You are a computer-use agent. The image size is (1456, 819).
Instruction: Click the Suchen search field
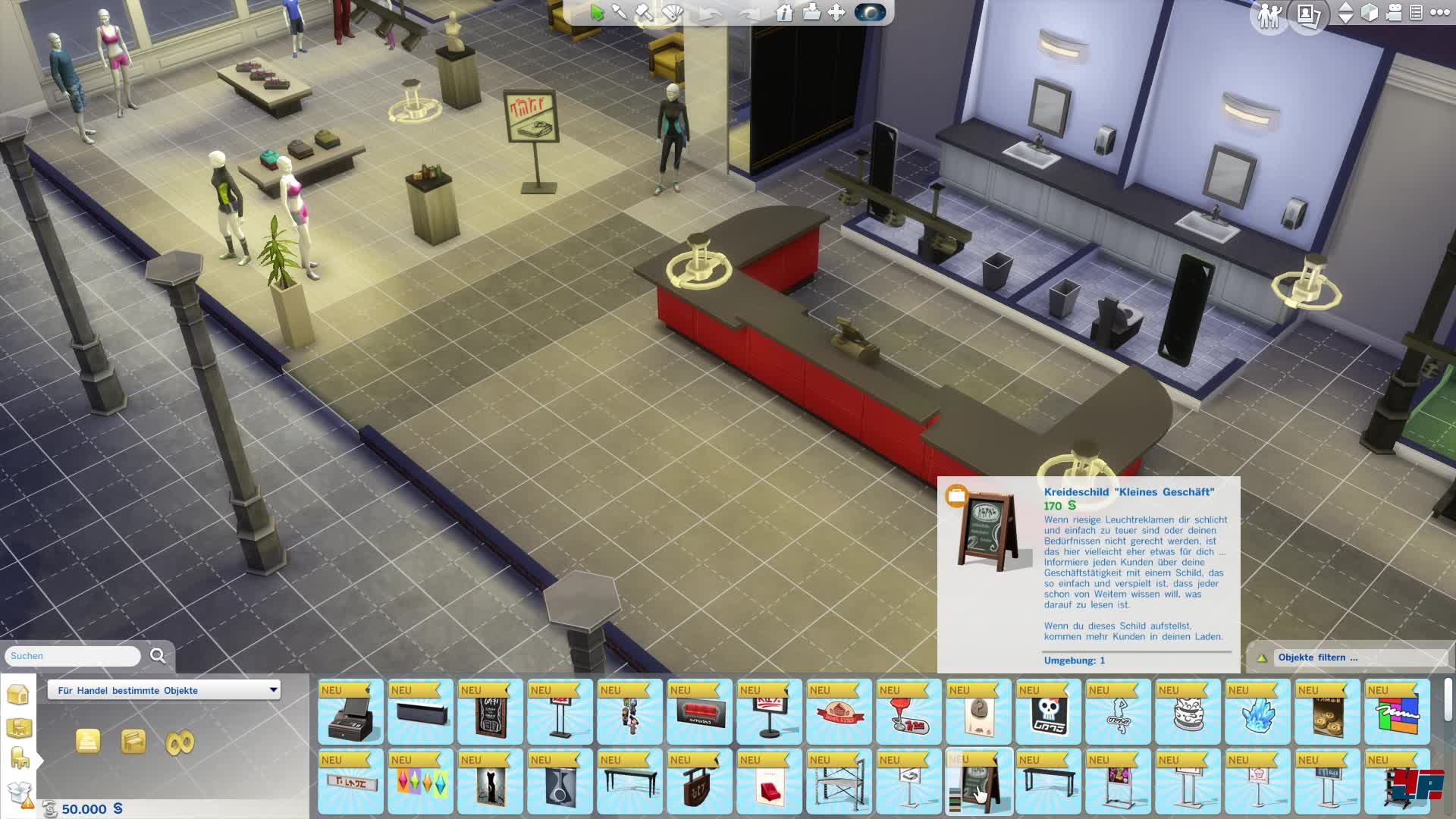click(x=74, y=656)
